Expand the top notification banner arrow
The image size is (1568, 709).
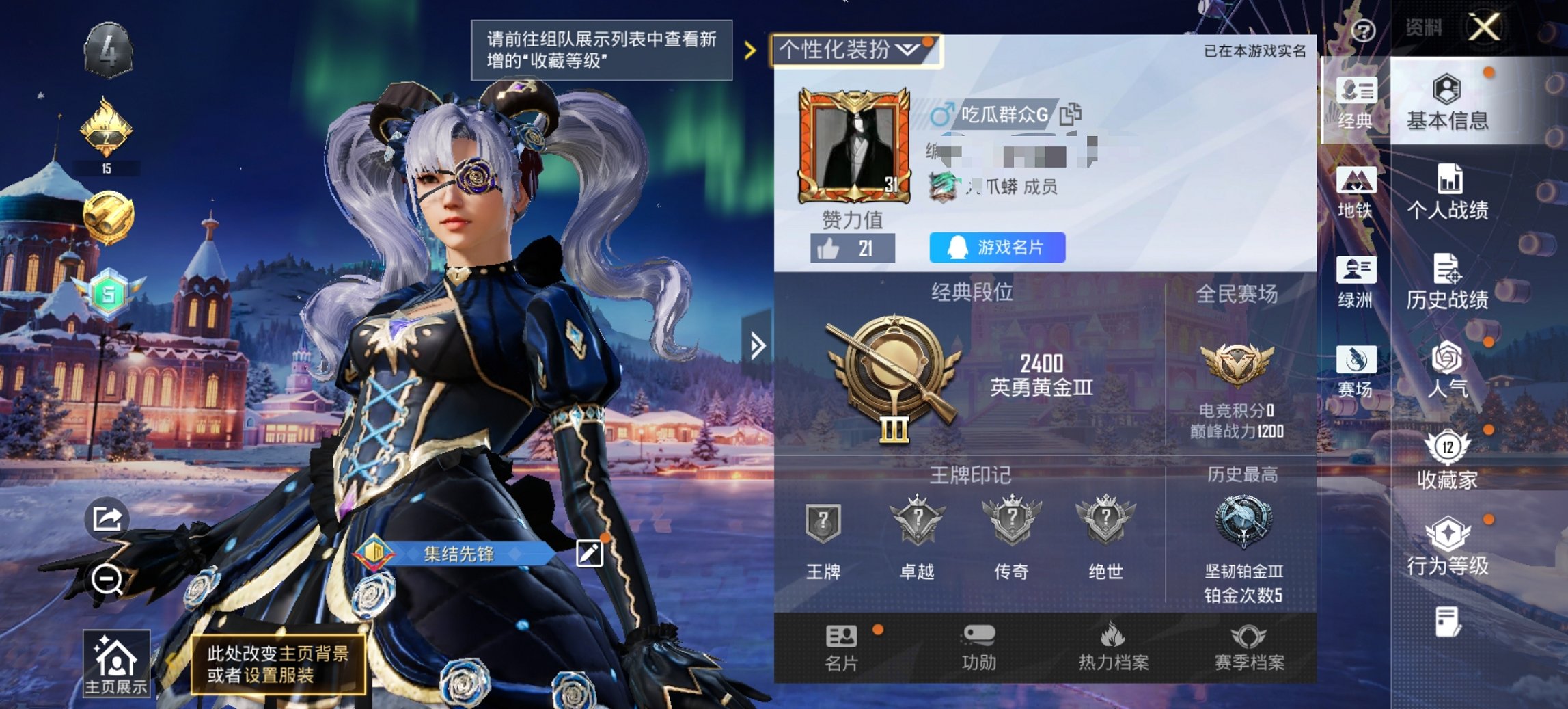(x=752, y=49)
